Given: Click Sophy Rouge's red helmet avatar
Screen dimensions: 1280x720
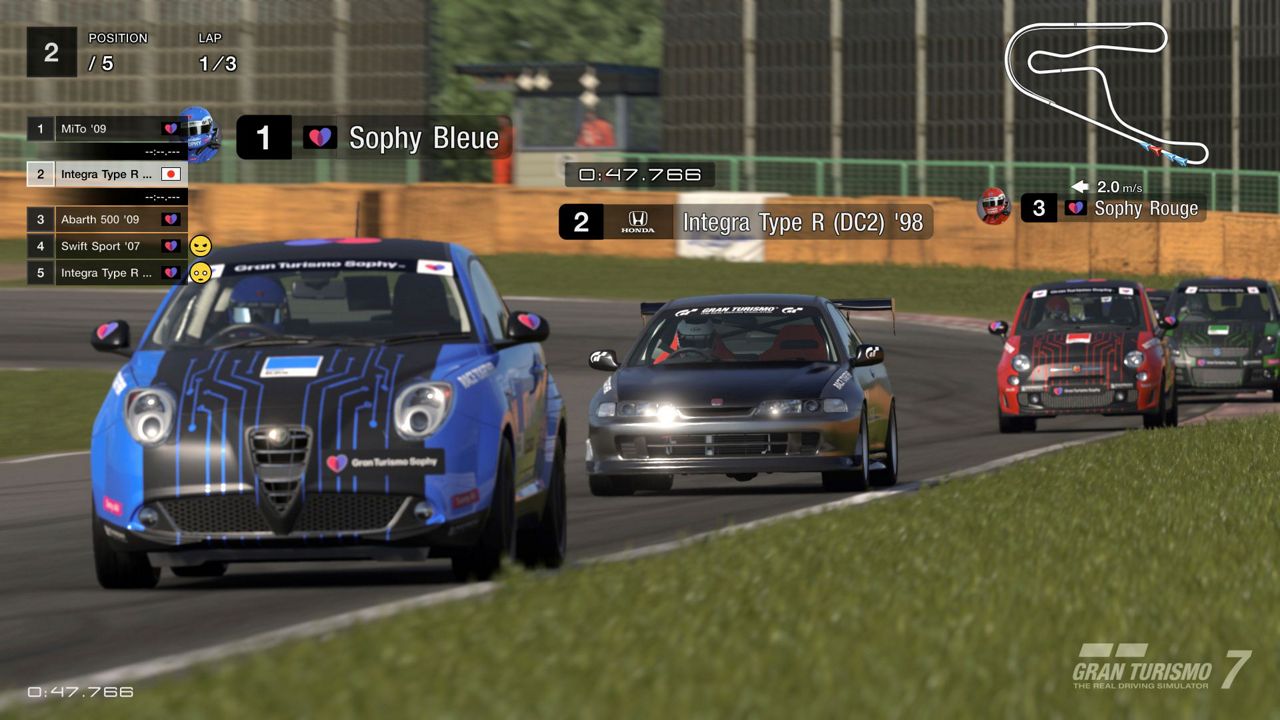Looking at the screenshot, I should click(x=993, y=208).
